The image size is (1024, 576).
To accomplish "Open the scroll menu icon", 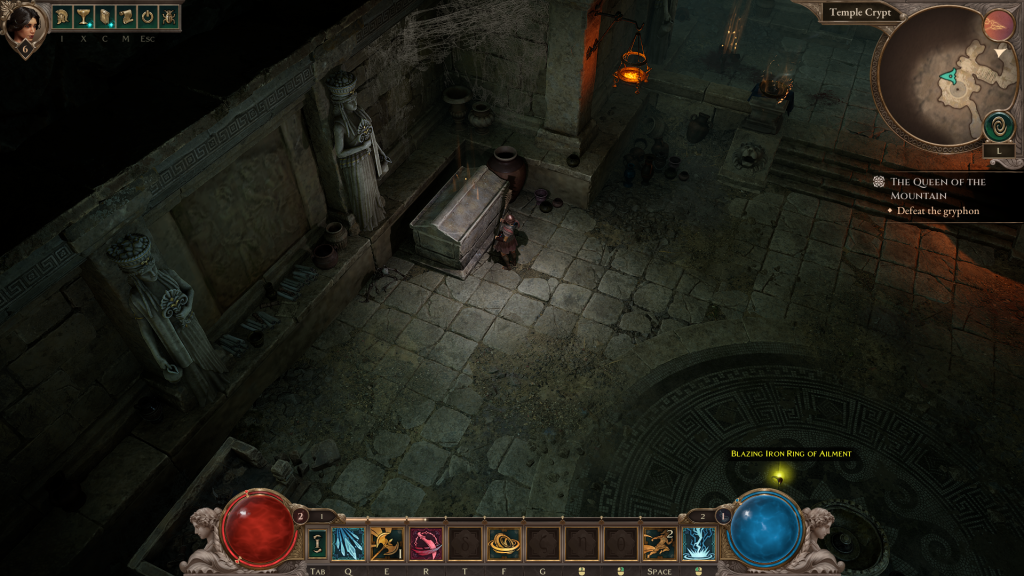I will 125,17.
